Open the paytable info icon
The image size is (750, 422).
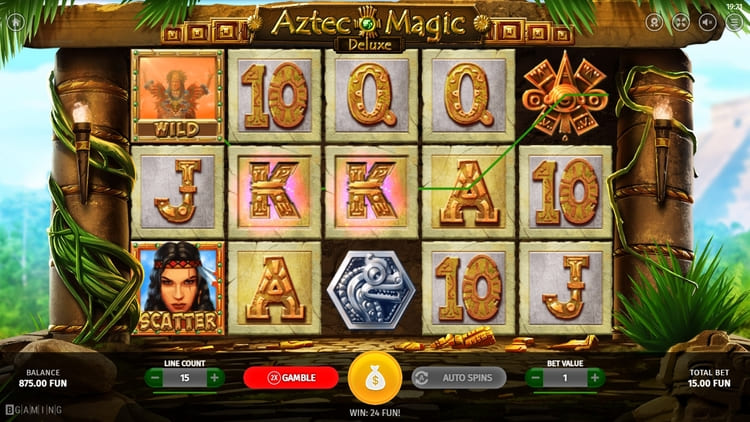point(655,21)
